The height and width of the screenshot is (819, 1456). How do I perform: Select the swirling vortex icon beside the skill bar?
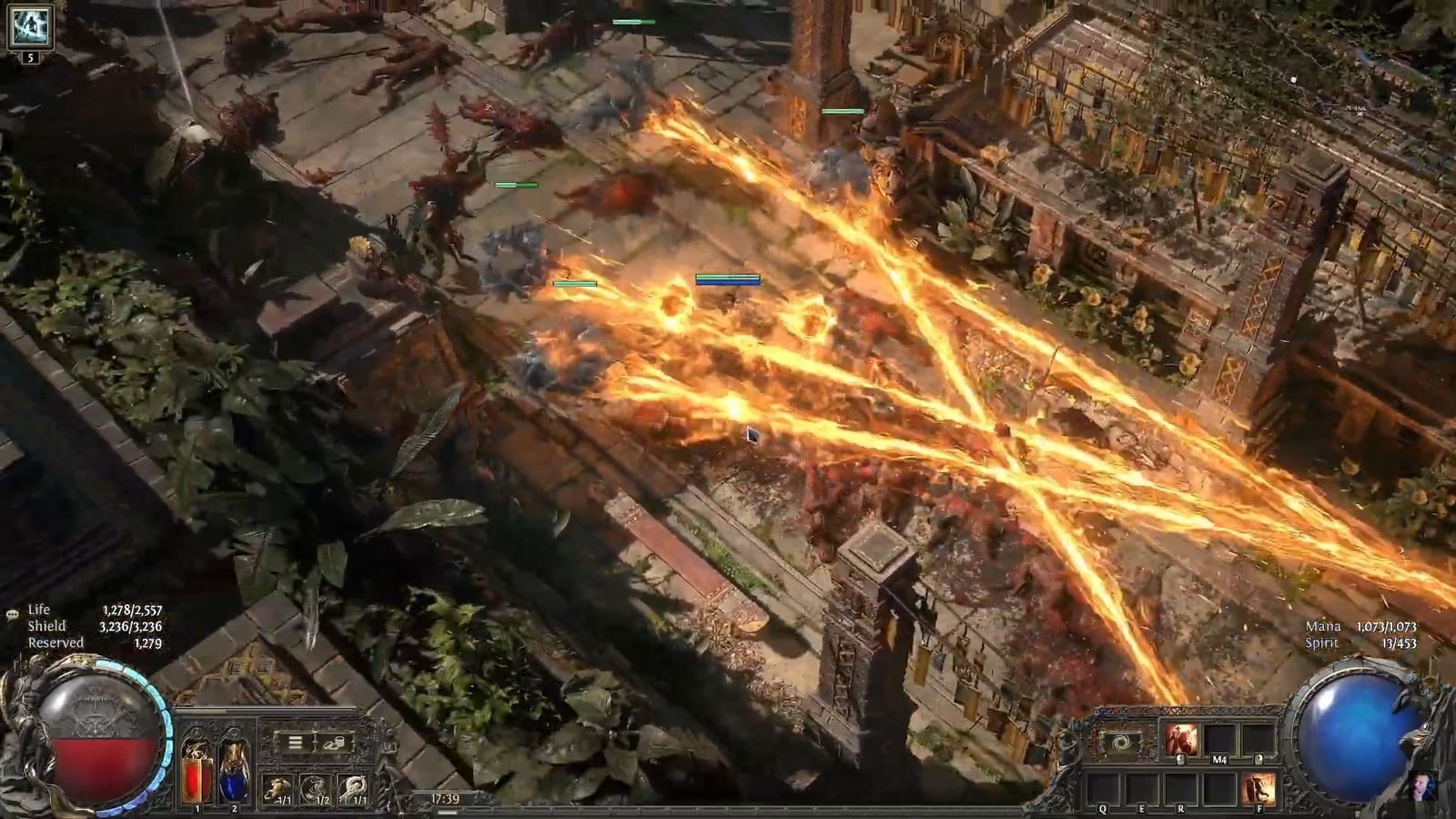[x=1121, y=742]
